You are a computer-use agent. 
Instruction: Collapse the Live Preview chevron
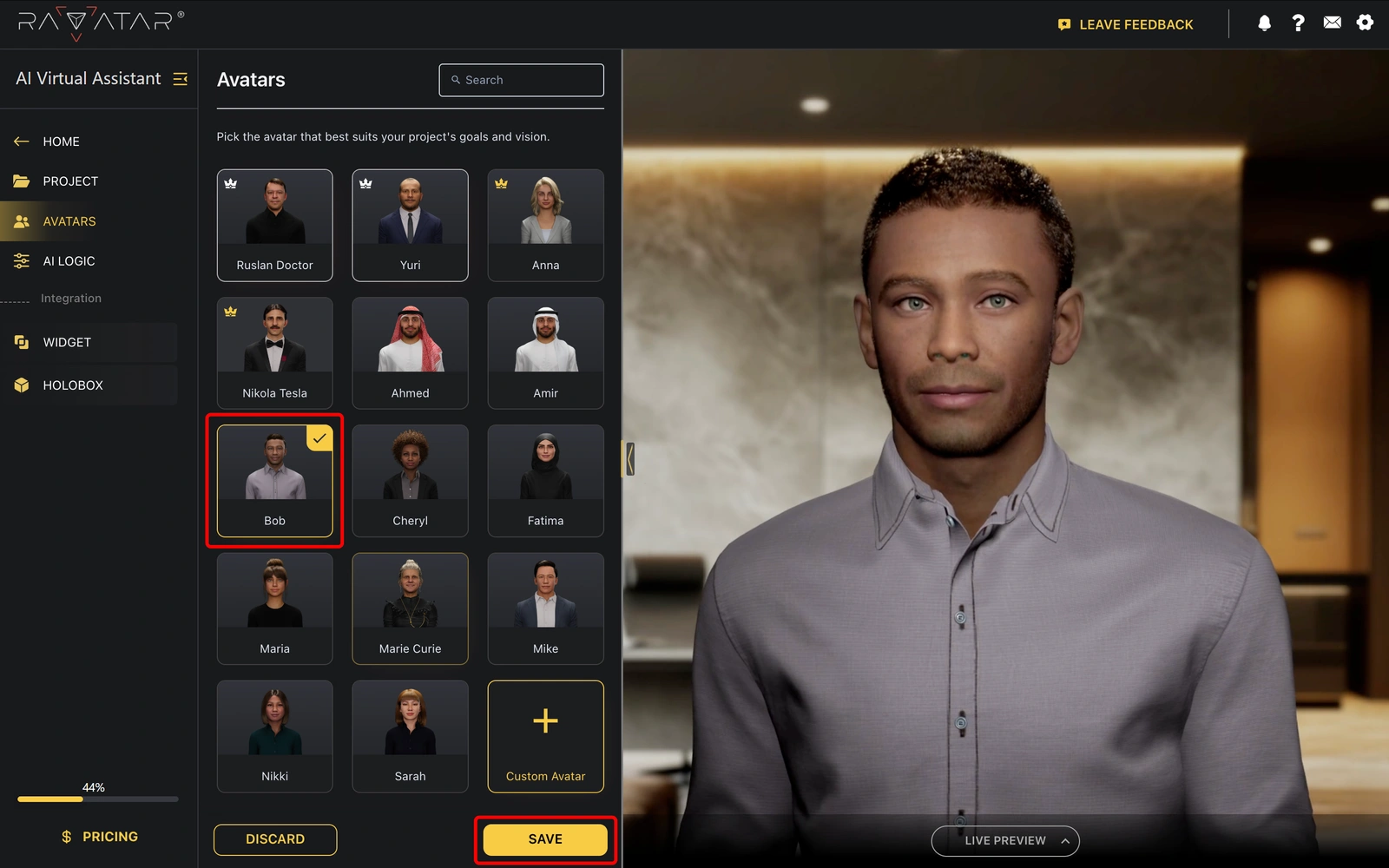pos(1065,840)
